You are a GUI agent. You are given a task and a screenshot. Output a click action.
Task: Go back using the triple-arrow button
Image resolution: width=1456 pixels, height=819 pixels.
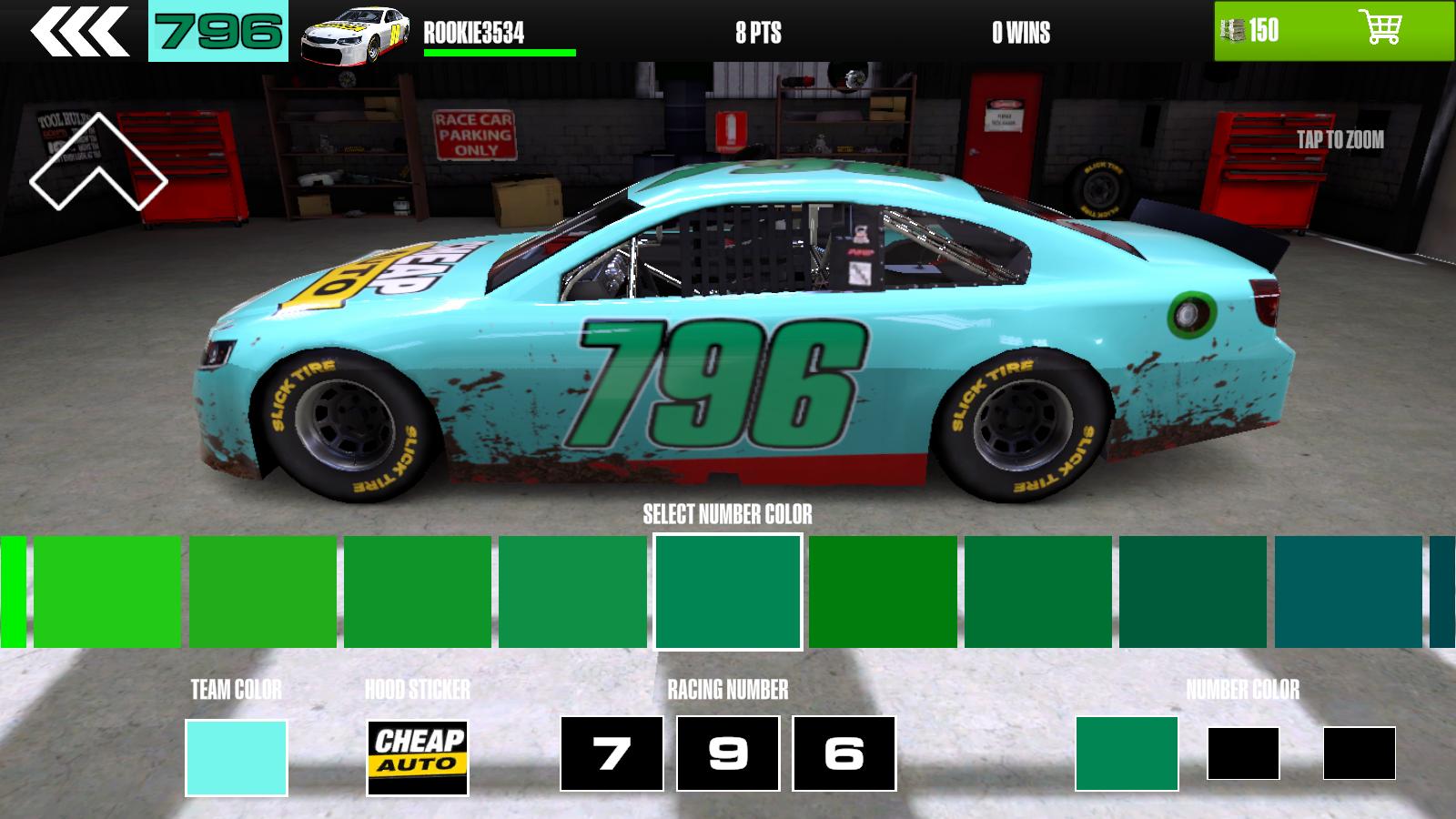(79, 32)
